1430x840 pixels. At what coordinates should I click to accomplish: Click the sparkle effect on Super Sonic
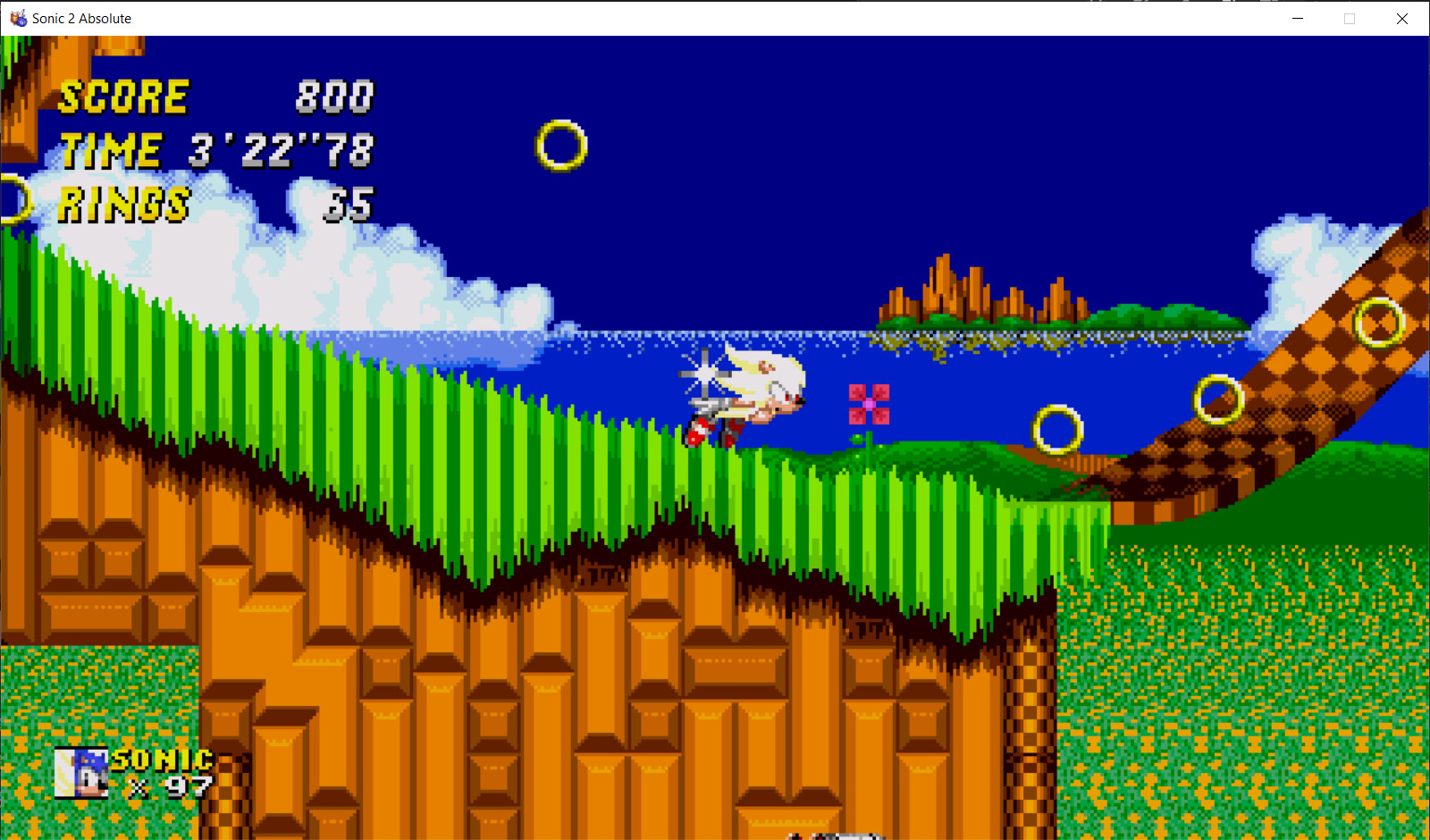click(x=703, y=371)
